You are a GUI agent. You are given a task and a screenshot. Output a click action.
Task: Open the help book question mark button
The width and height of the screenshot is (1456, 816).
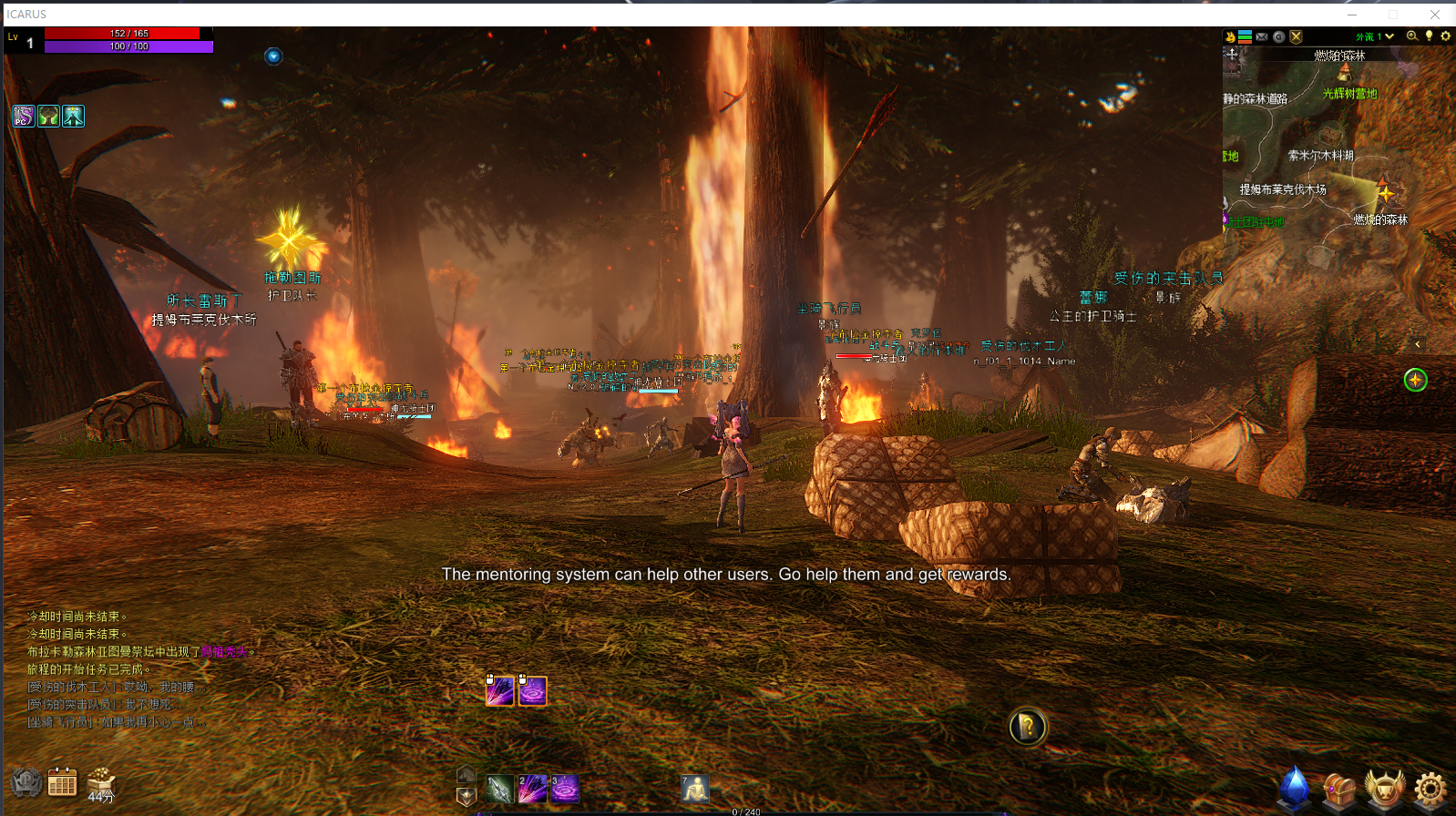coord(1028,727)
